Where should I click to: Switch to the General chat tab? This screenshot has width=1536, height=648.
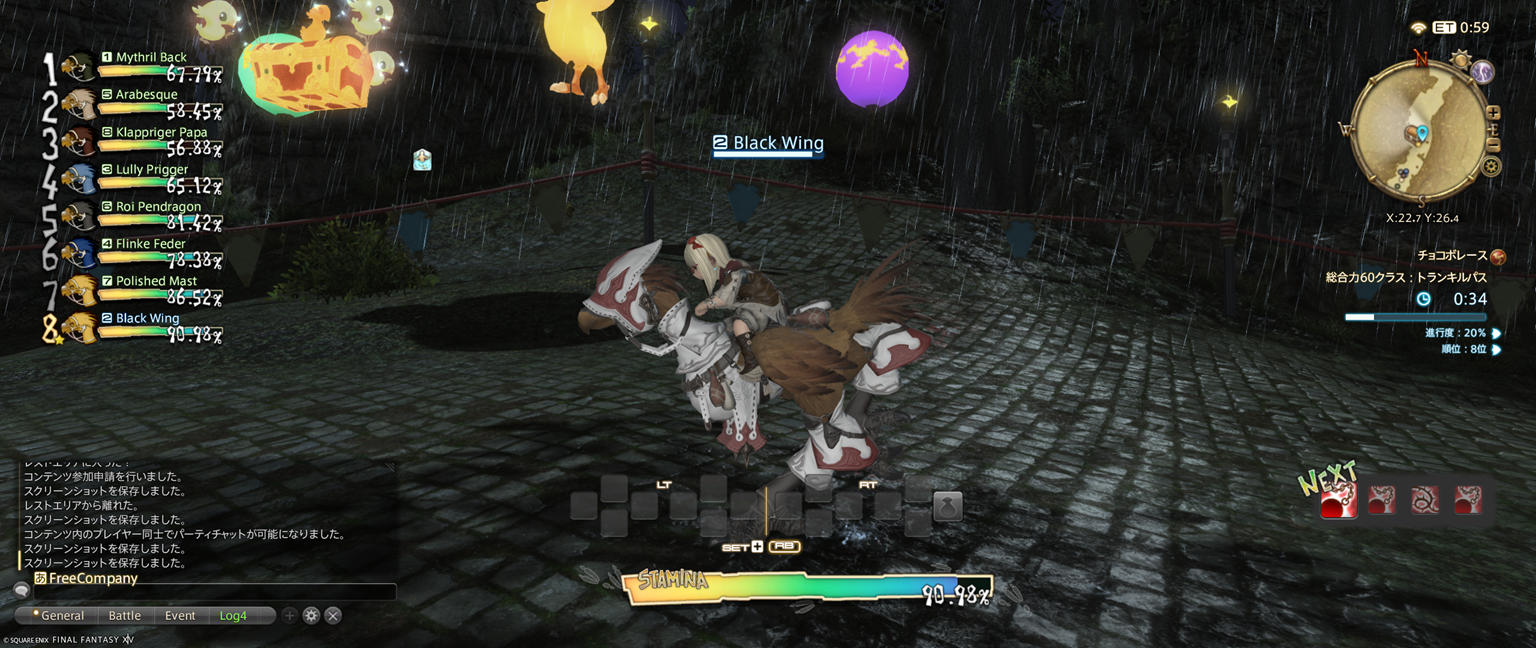[62, 616]
